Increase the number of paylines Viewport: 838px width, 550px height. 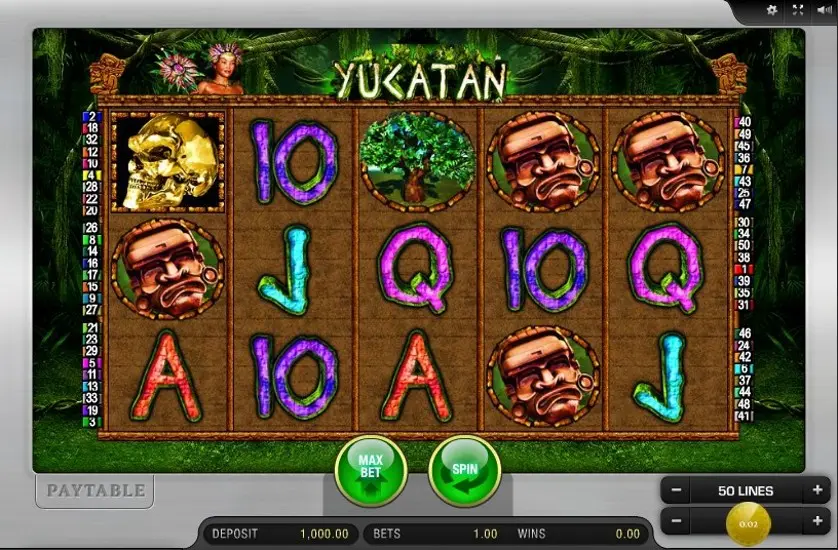(817, 491)
